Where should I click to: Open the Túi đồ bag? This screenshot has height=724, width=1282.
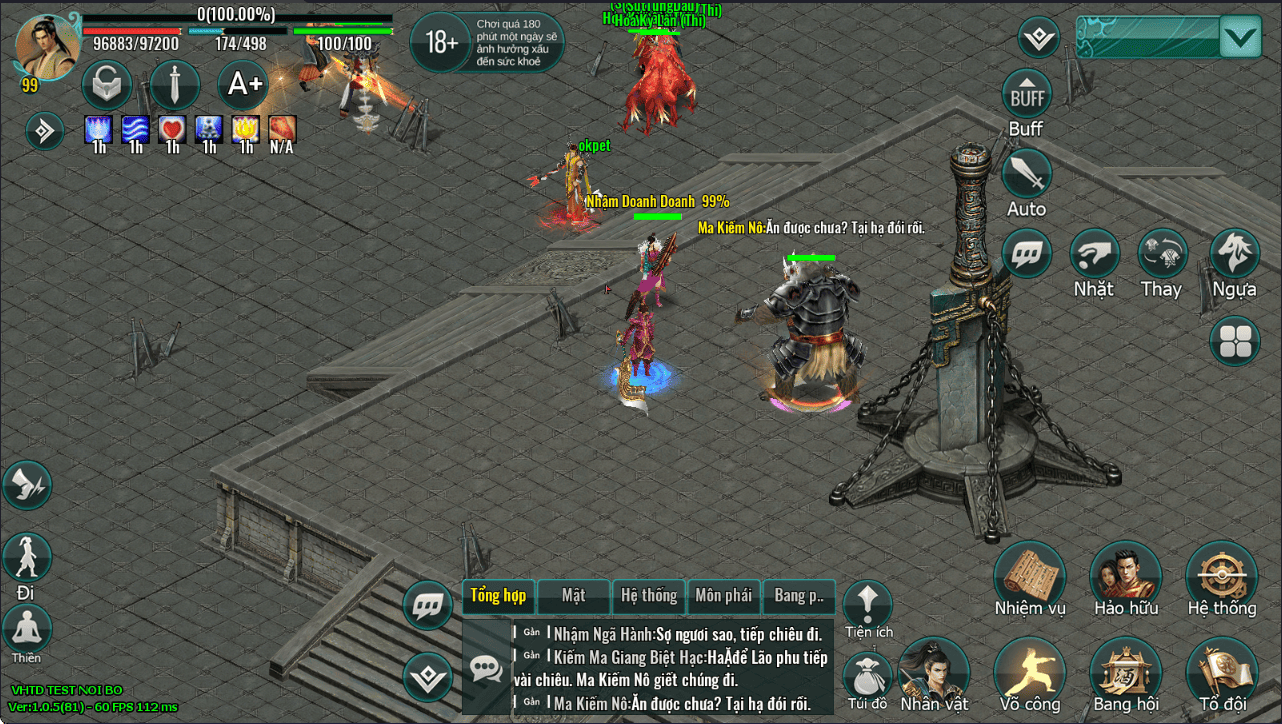click(866, 675)
